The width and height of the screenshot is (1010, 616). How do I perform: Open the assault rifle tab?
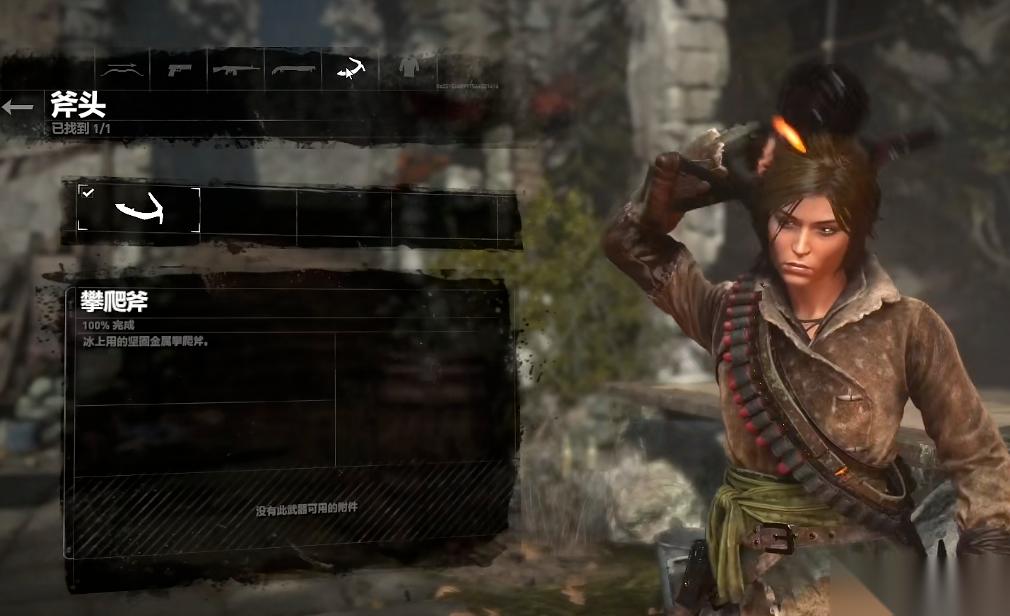tap(236, 68)
